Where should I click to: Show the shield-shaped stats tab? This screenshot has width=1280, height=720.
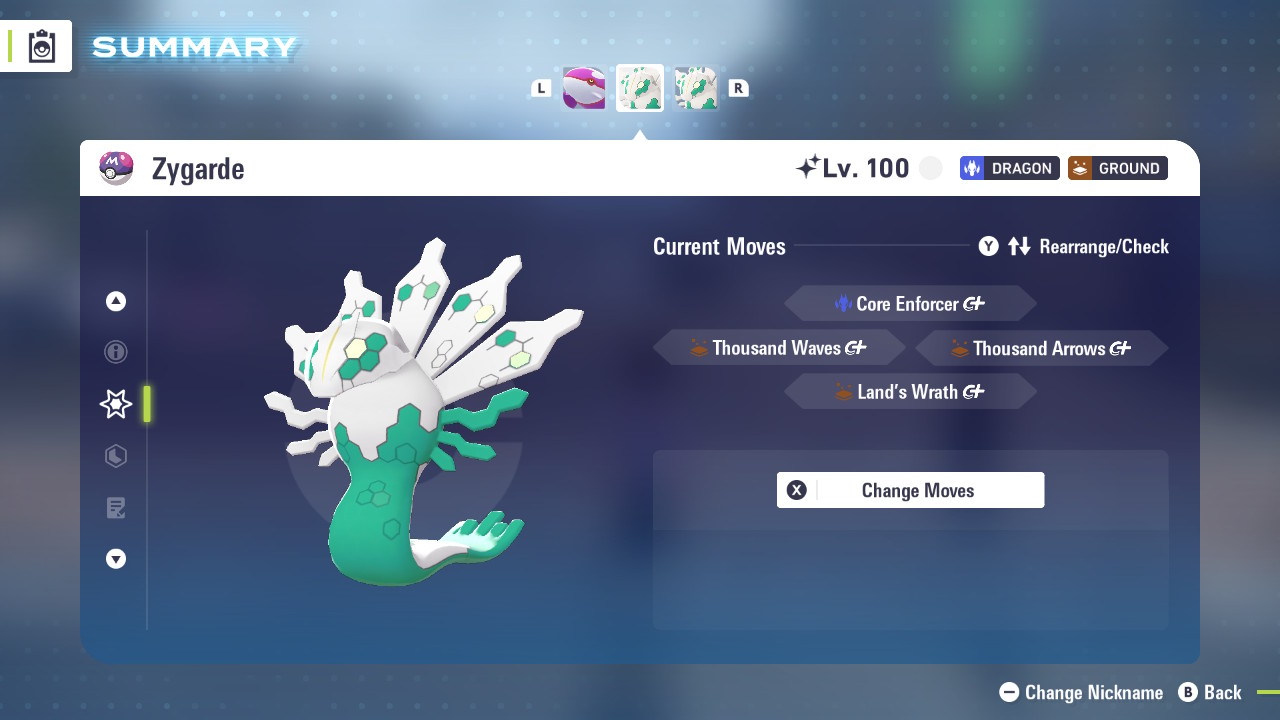116,456
